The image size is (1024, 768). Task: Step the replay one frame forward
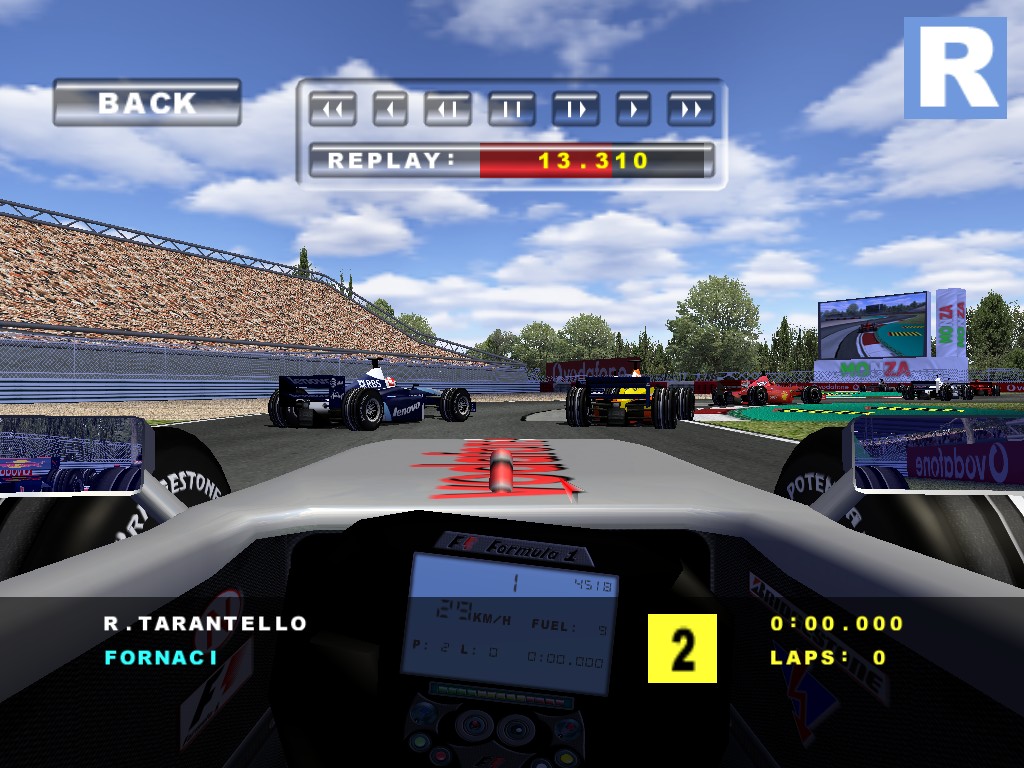(x=576, y=109)
